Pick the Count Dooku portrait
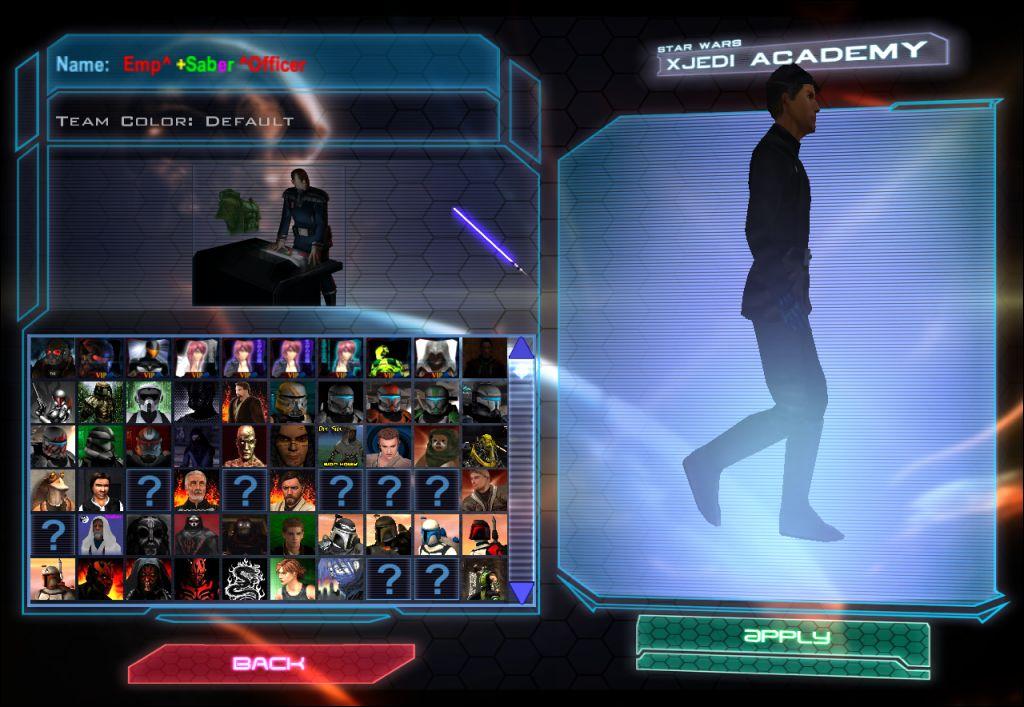The image size is (1024, 707). 196,491
